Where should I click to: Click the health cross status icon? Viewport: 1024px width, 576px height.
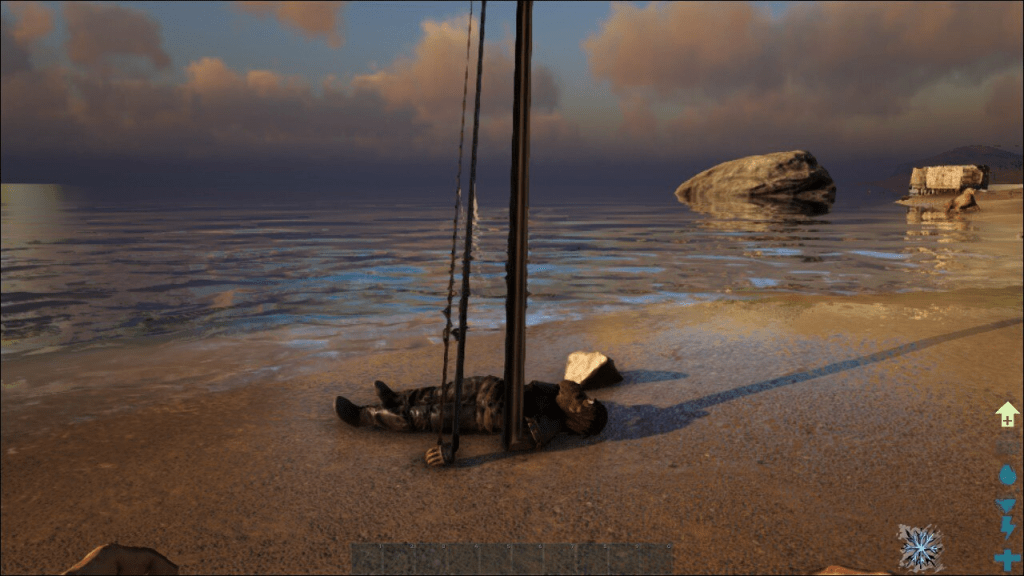tap(1006, 559)
